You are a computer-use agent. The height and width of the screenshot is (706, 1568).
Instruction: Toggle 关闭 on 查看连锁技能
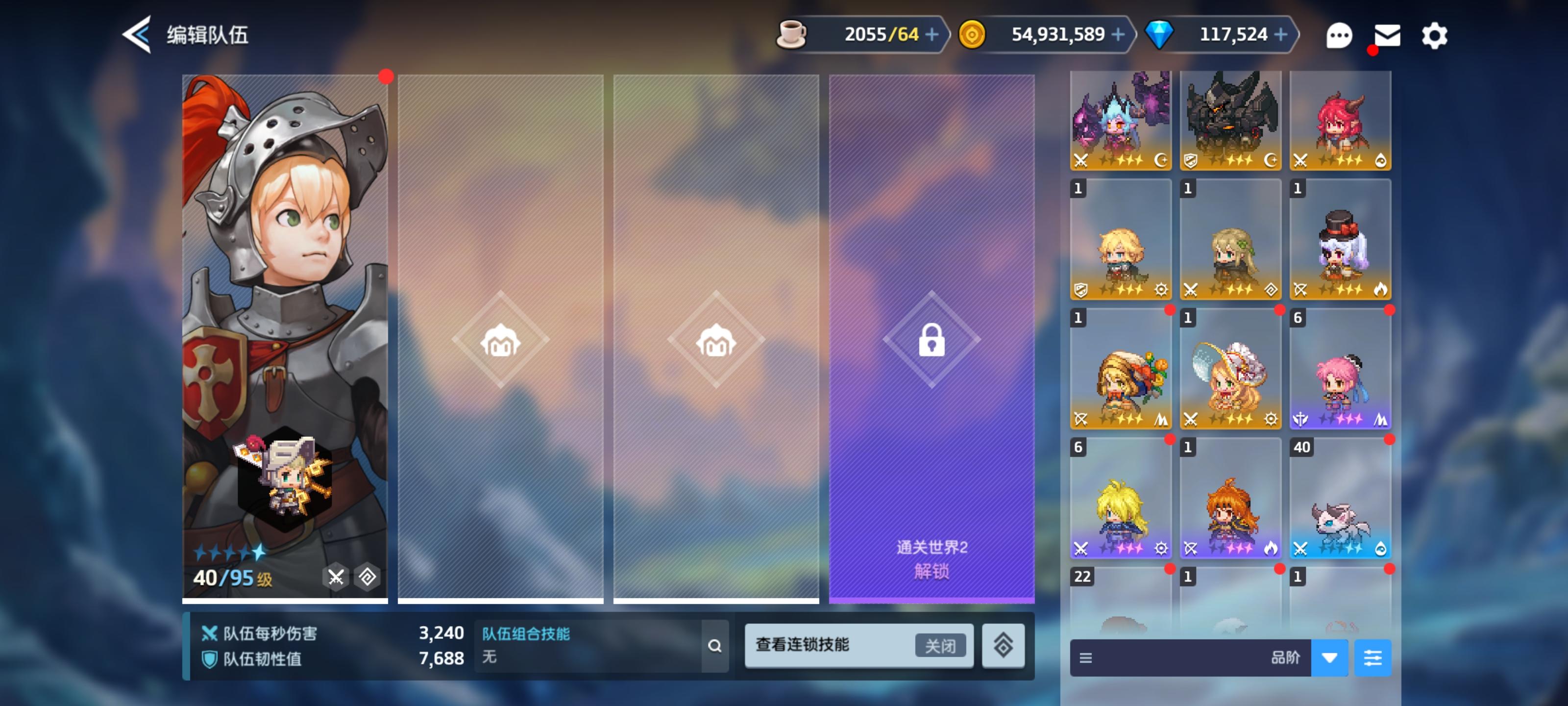(941, 645)
